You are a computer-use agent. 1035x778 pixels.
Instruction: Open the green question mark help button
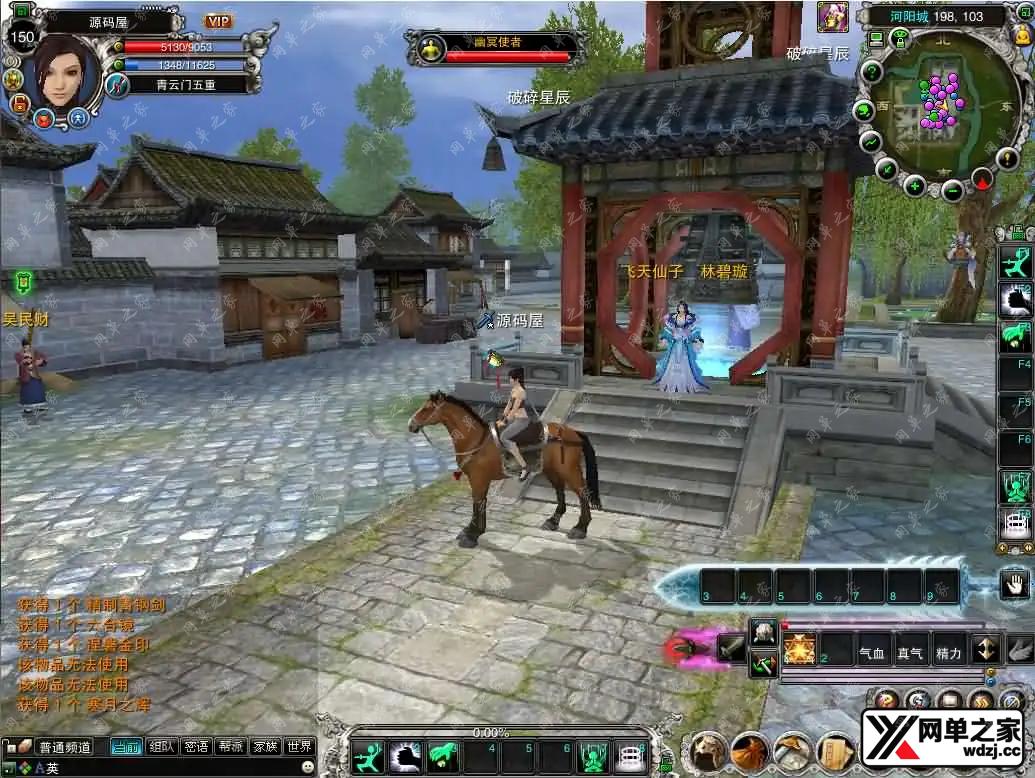(x=872, y=71)
